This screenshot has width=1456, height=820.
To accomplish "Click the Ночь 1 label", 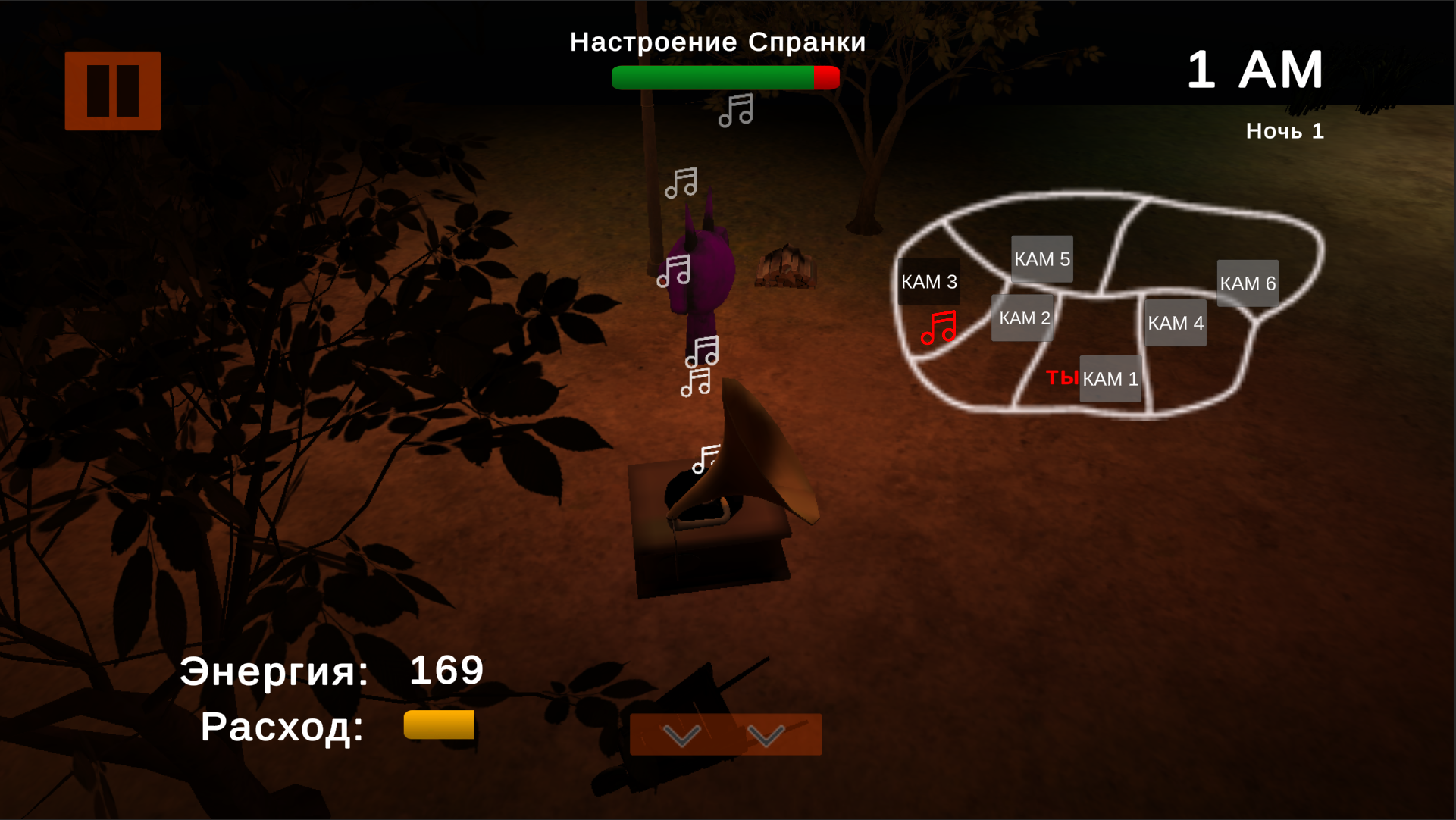I will [1285, 130].
